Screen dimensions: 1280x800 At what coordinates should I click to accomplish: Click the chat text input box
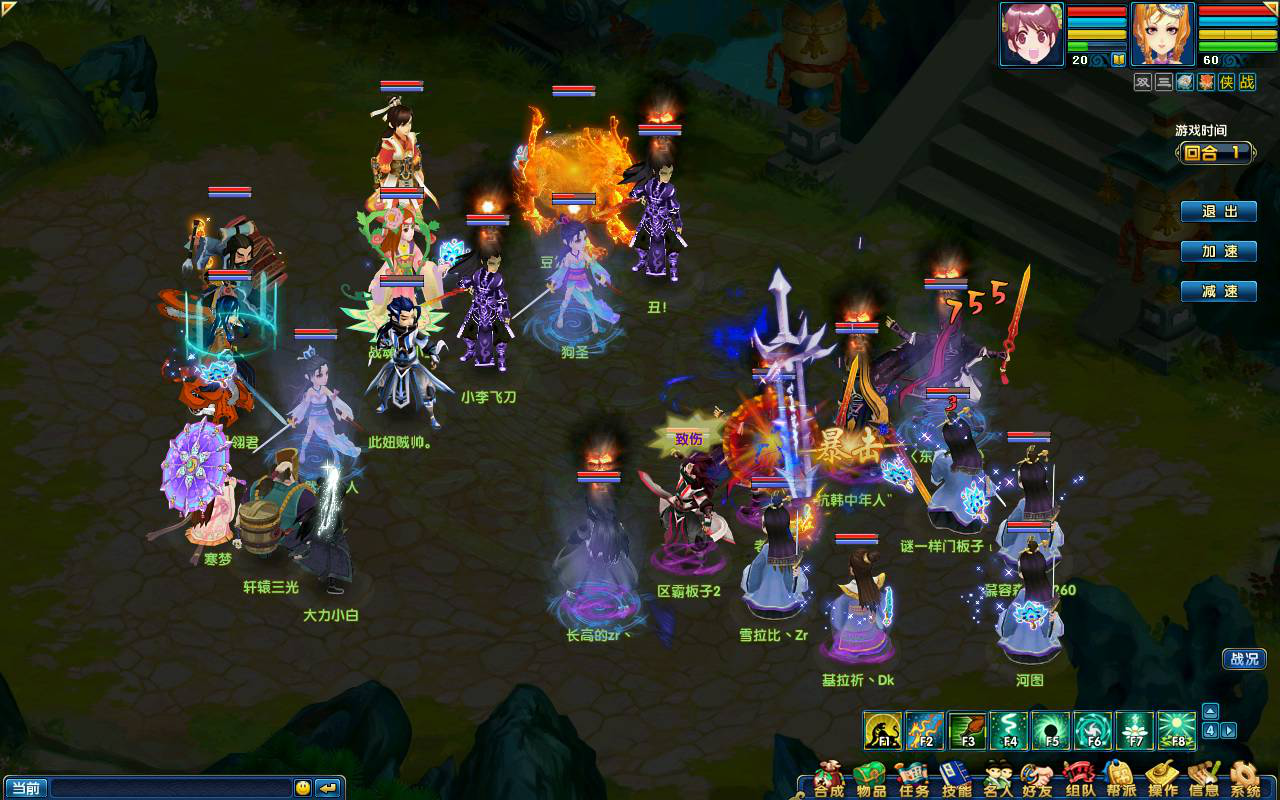(x=170, y=788)
